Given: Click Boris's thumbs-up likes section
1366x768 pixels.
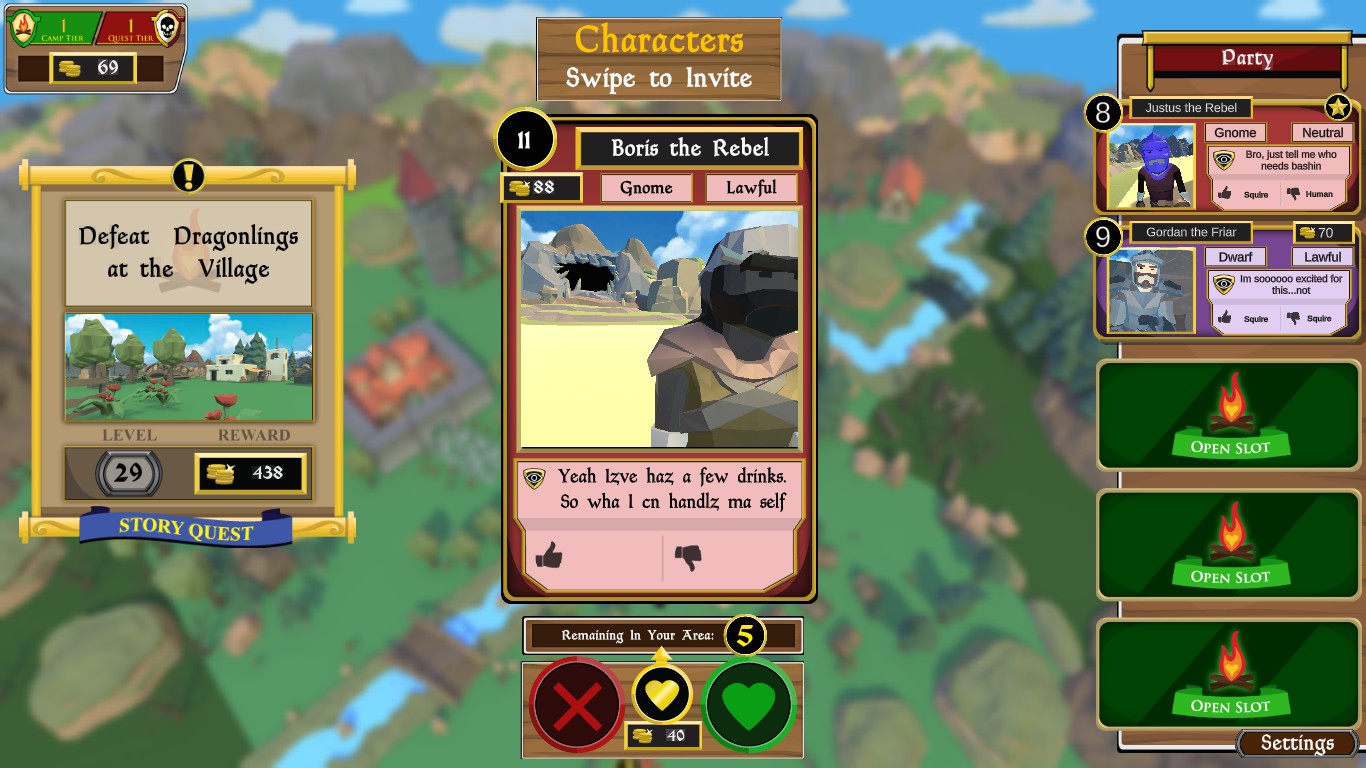Looking at the screenshot, I should (x=593, y=557).
